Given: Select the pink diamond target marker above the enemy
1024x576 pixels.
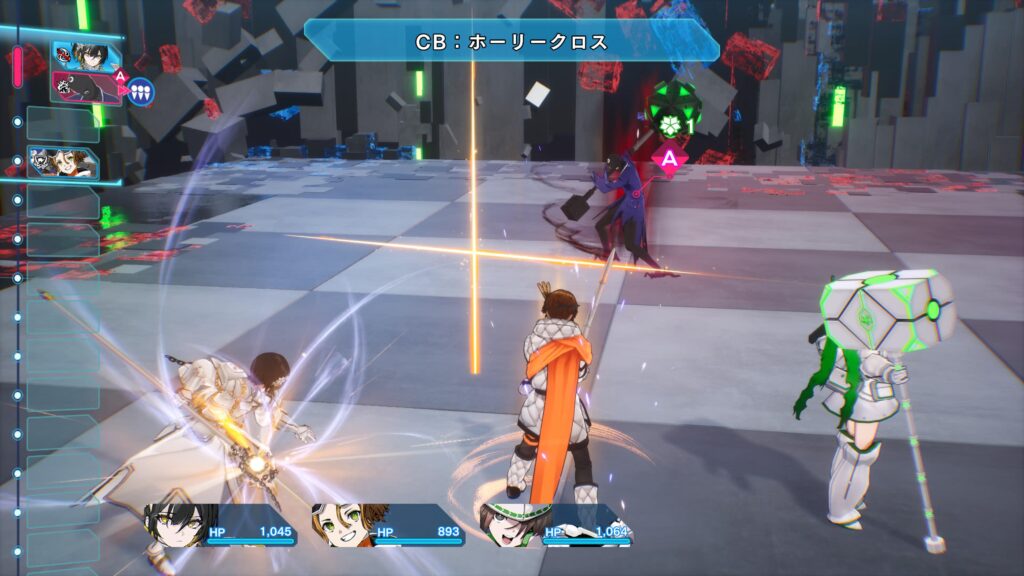Looking at the screenshot, I should click(669, 157).
